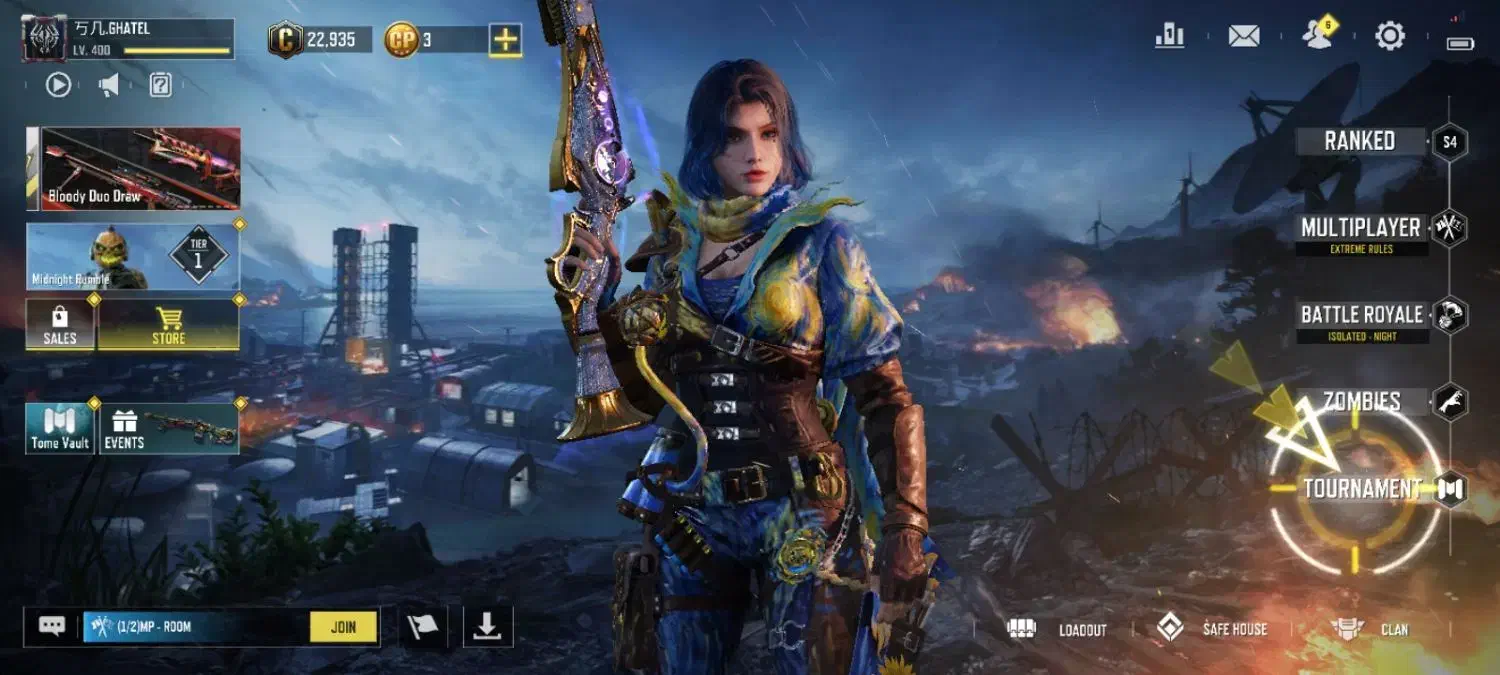The height and width of the screenshot is (675, 1500).
Task: Click the download arrow icon
Action: (x=487, y=626)
